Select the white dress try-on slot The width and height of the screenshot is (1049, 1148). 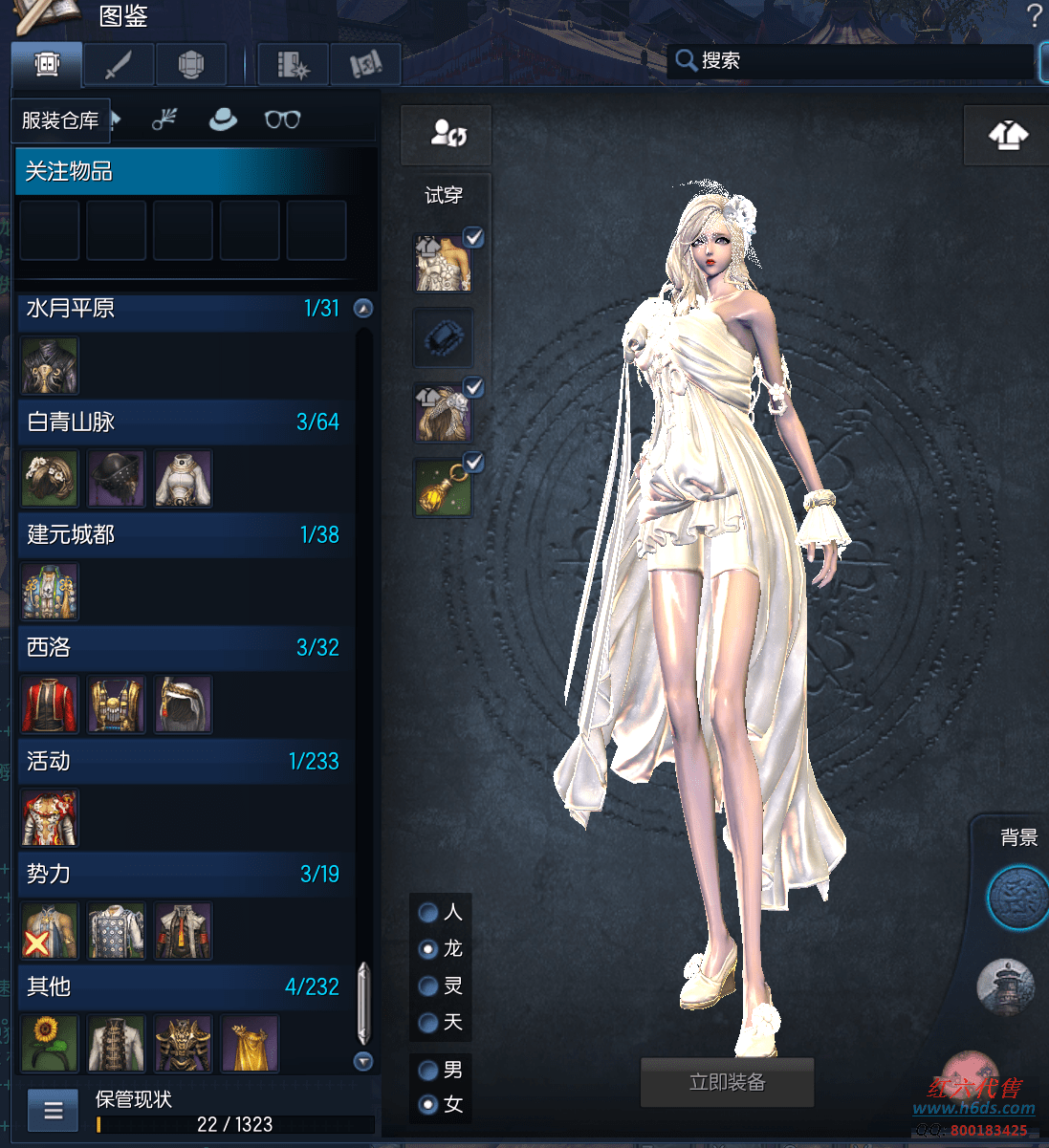coord(442,263)
